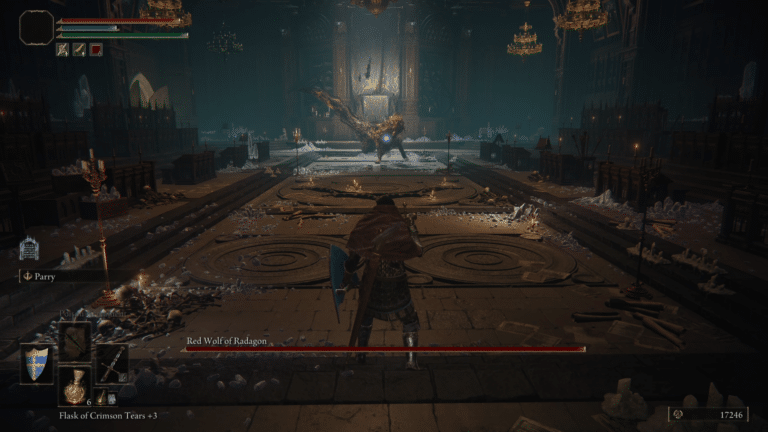This screenshot has height=432, width=768.
Task: Click the glowing gate icon above Parry
Action: click(29, 249)
